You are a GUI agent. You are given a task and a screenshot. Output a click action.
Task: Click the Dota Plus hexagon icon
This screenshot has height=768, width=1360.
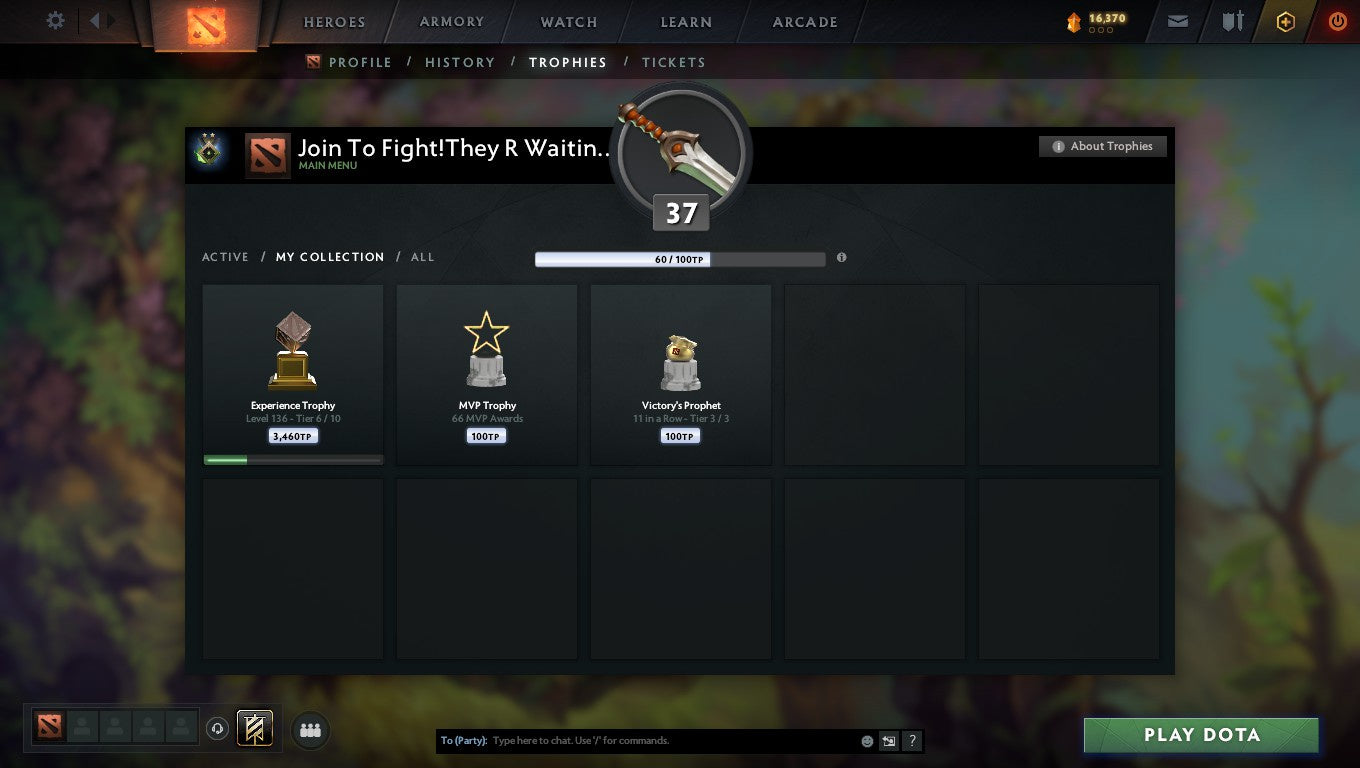[1286, 21]
